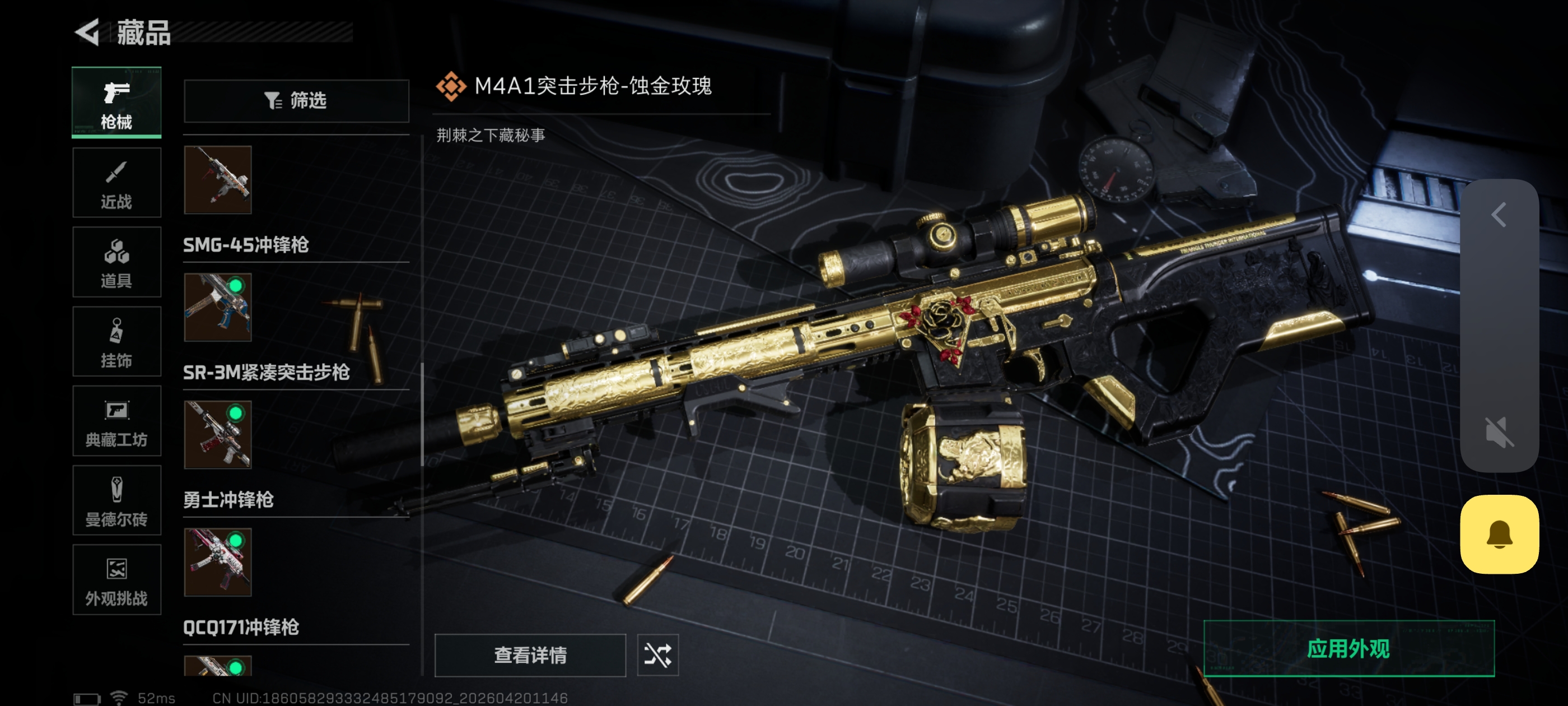This screenshot has width=1568, height=706.
Task: Apply the skin with 应用外观
Action: click(x=1348, y=649)
